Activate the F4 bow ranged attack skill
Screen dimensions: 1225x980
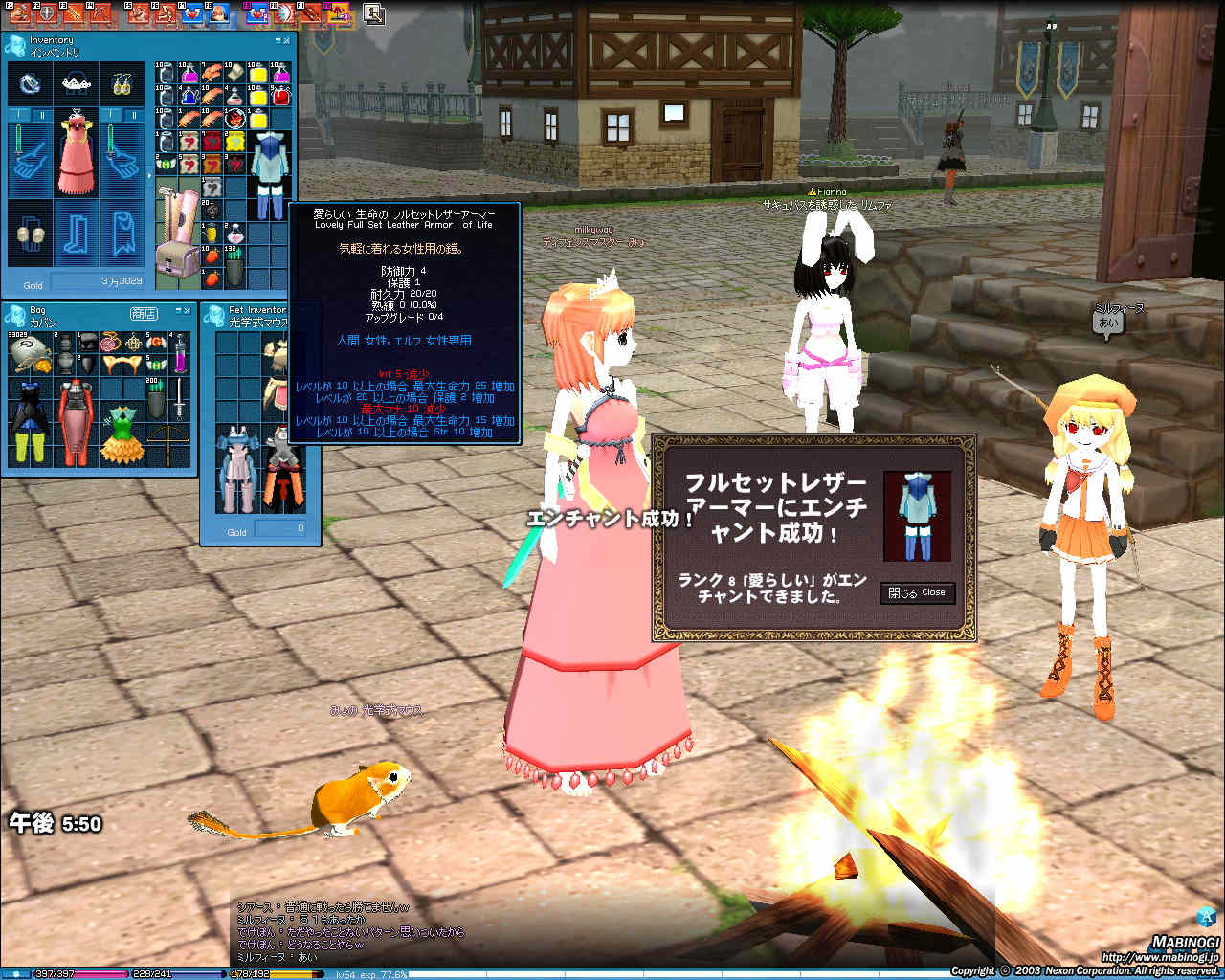tap(99, 13)
